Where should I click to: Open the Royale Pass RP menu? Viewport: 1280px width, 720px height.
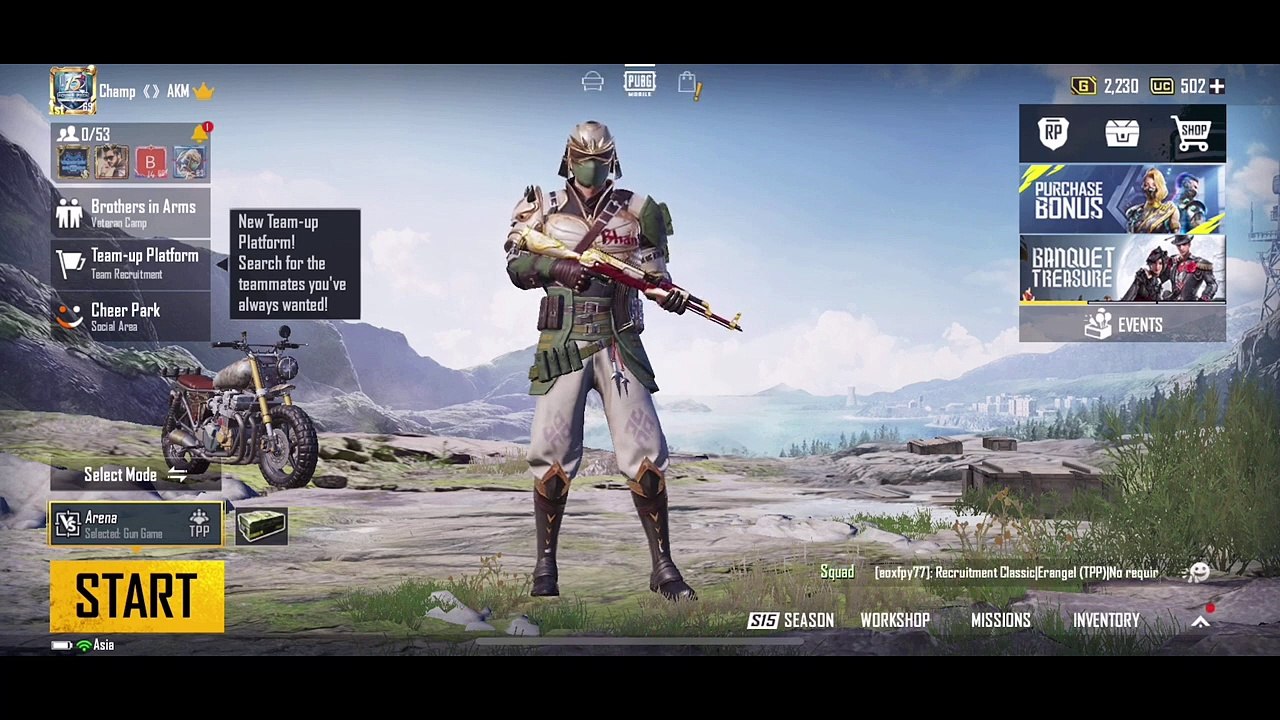pos(1053,134)
